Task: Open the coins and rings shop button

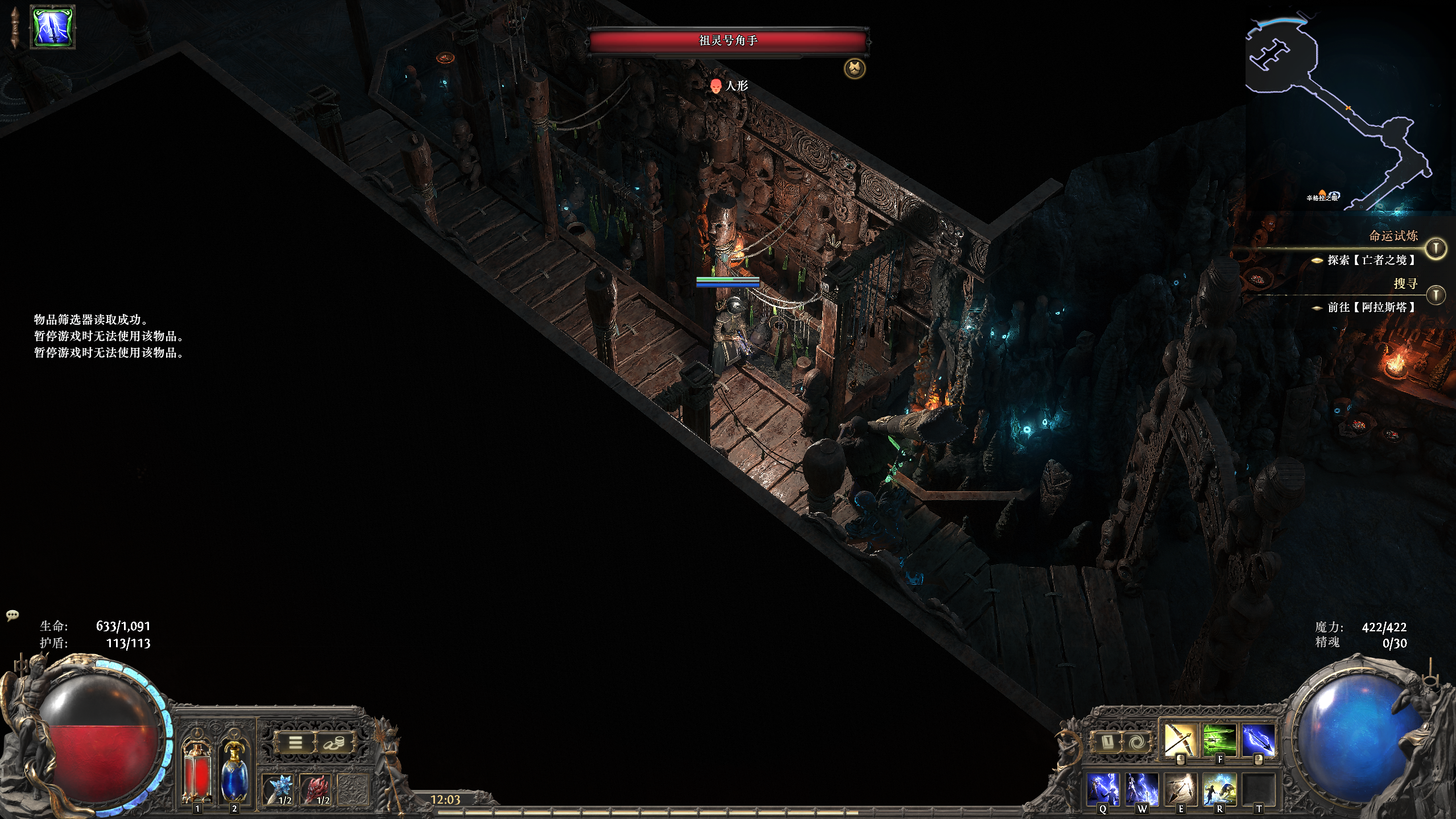Action: click(334, 743)
